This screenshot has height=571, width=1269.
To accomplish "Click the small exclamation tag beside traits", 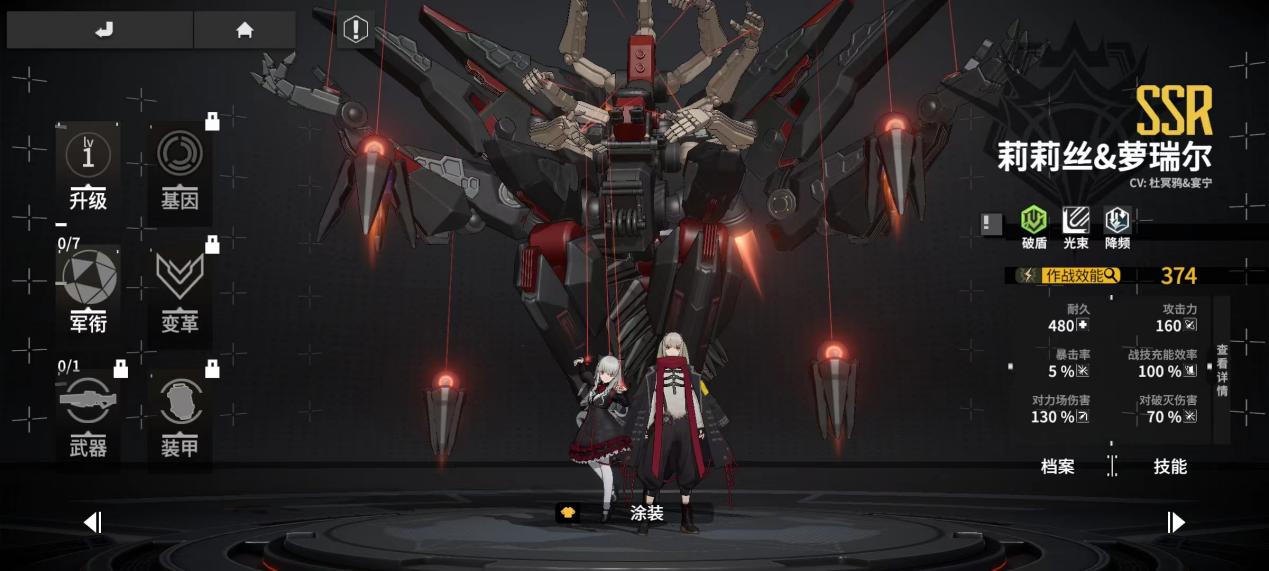I will [991, 223].
